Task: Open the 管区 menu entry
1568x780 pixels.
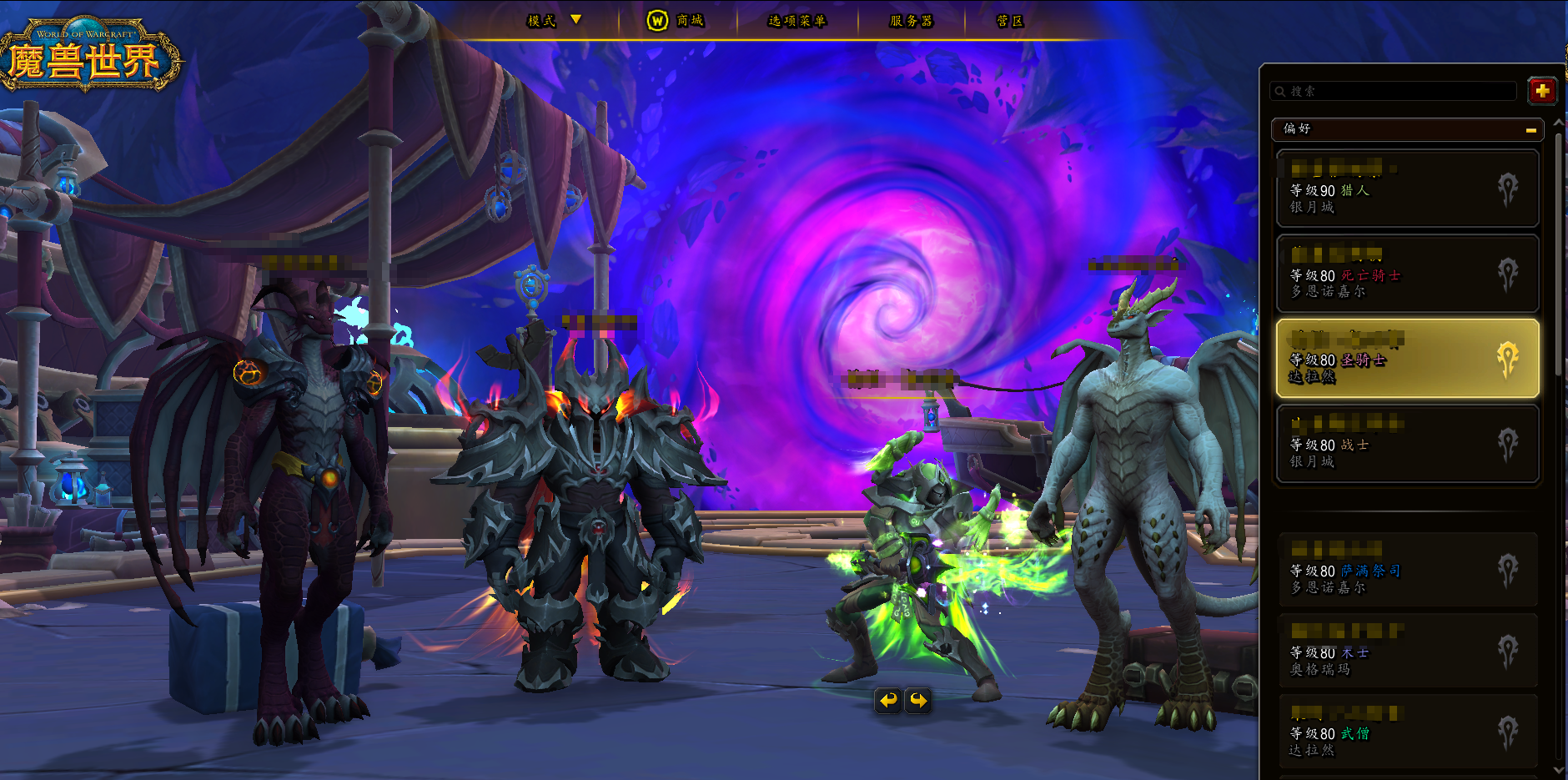Action: tap(1009, 20)
